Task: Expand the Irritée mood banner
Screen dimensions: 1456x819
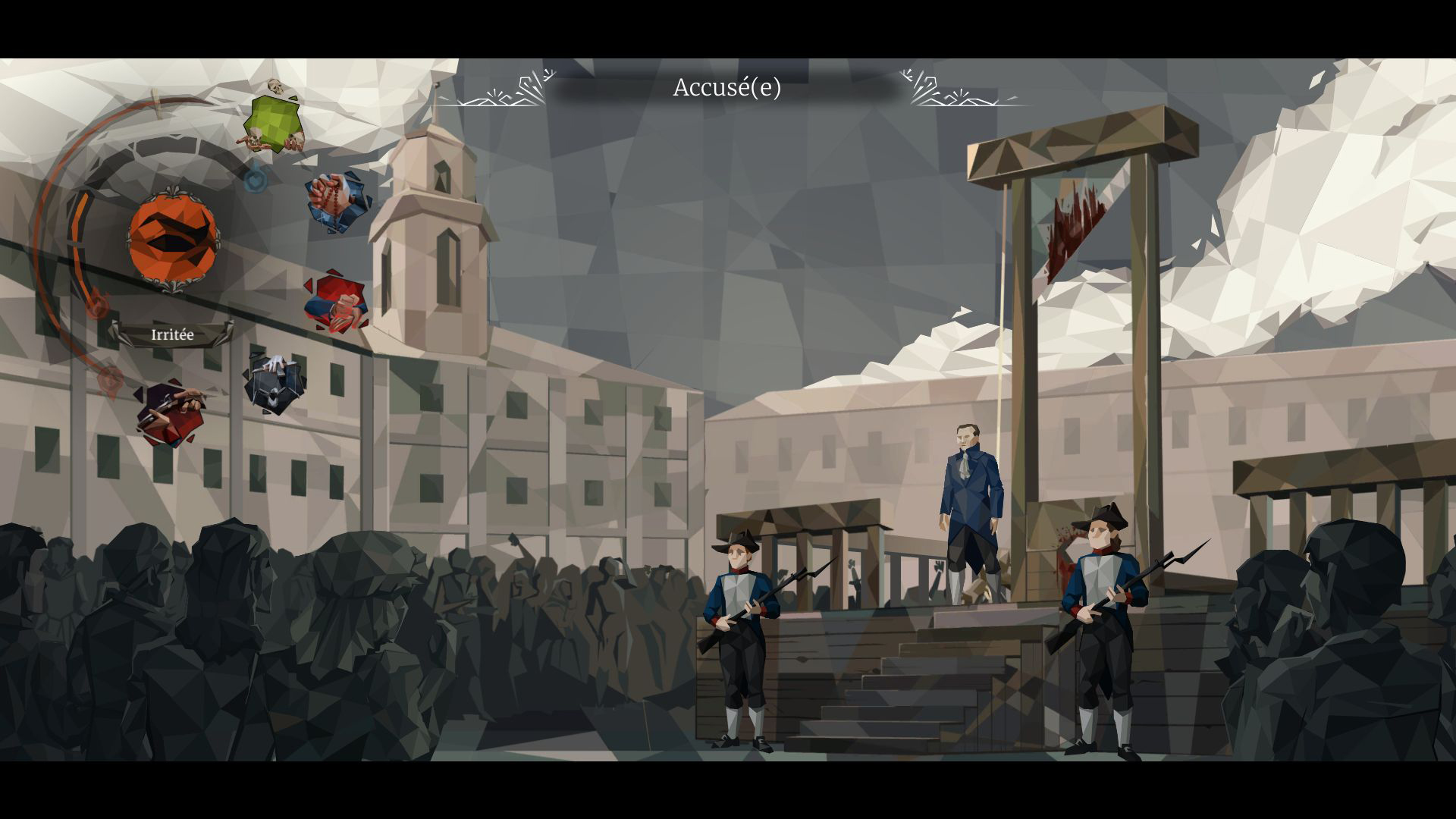Action: [173, 332]
